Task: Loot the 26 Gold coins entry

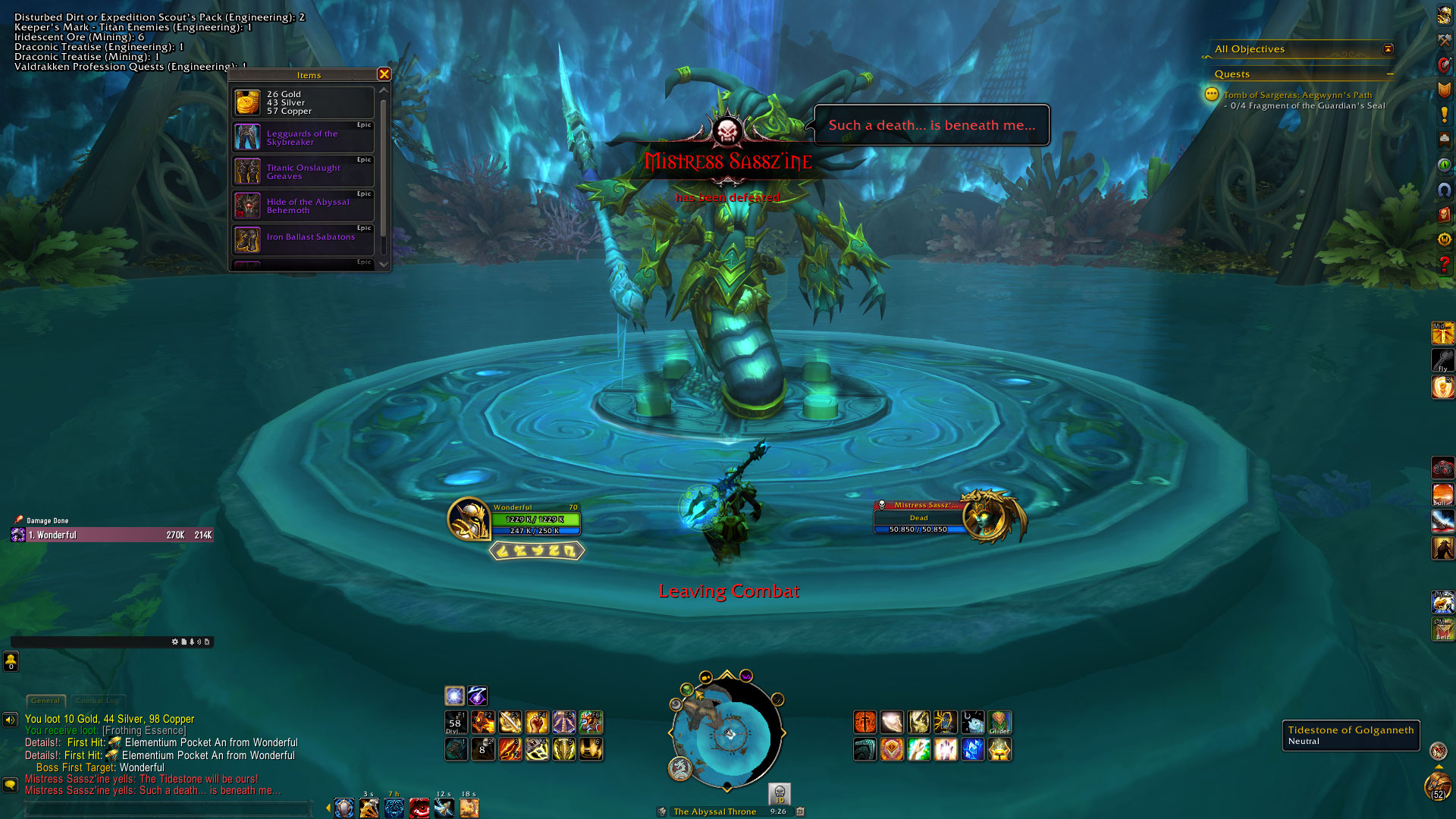Action: pos(303,102)
